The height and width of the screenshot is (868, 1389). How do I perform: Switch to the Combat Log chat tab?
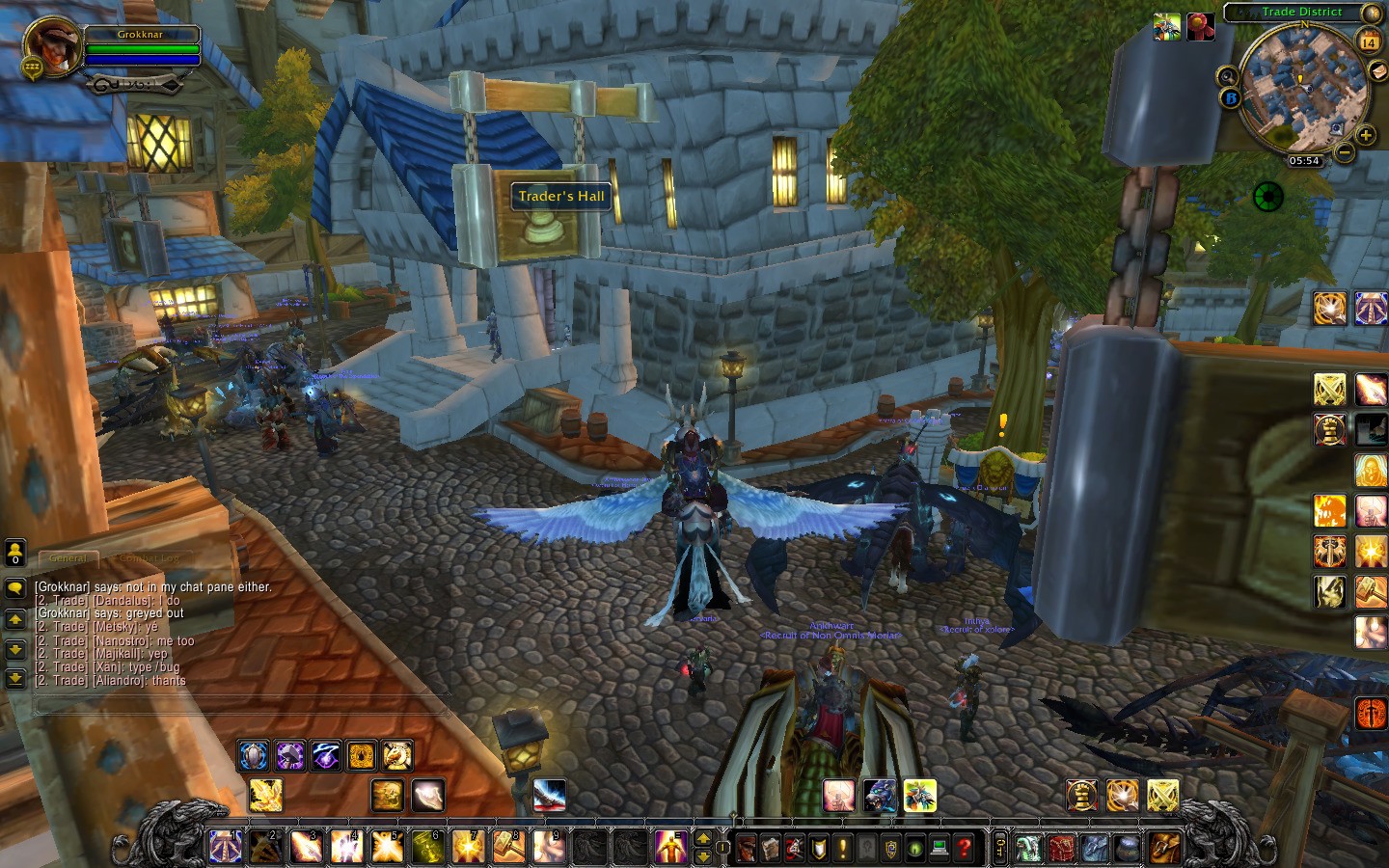tap(149, 558)
